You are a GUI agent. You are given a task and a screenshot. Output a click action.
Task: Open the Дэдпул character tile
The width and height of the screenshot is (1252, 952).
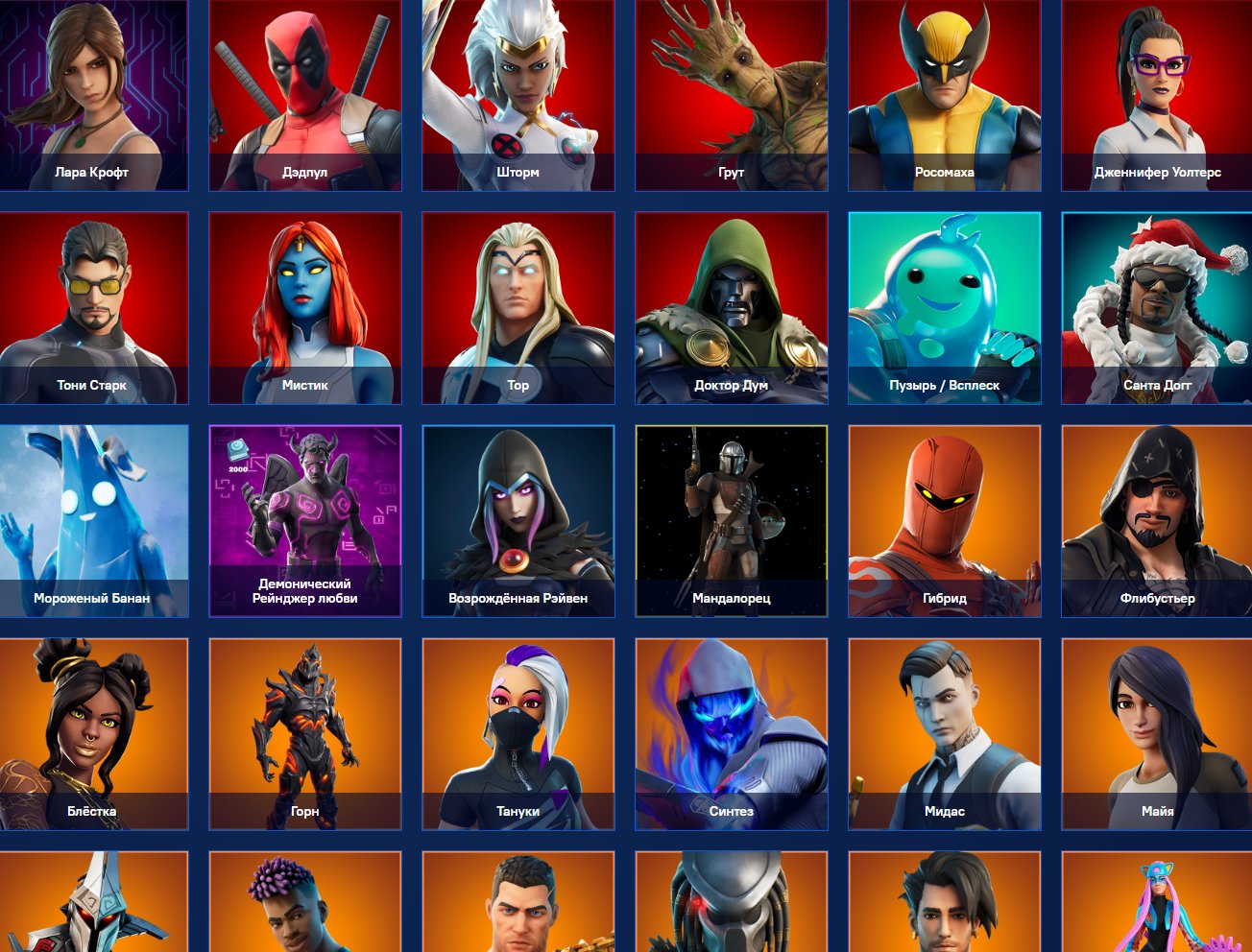coord(305,96)
